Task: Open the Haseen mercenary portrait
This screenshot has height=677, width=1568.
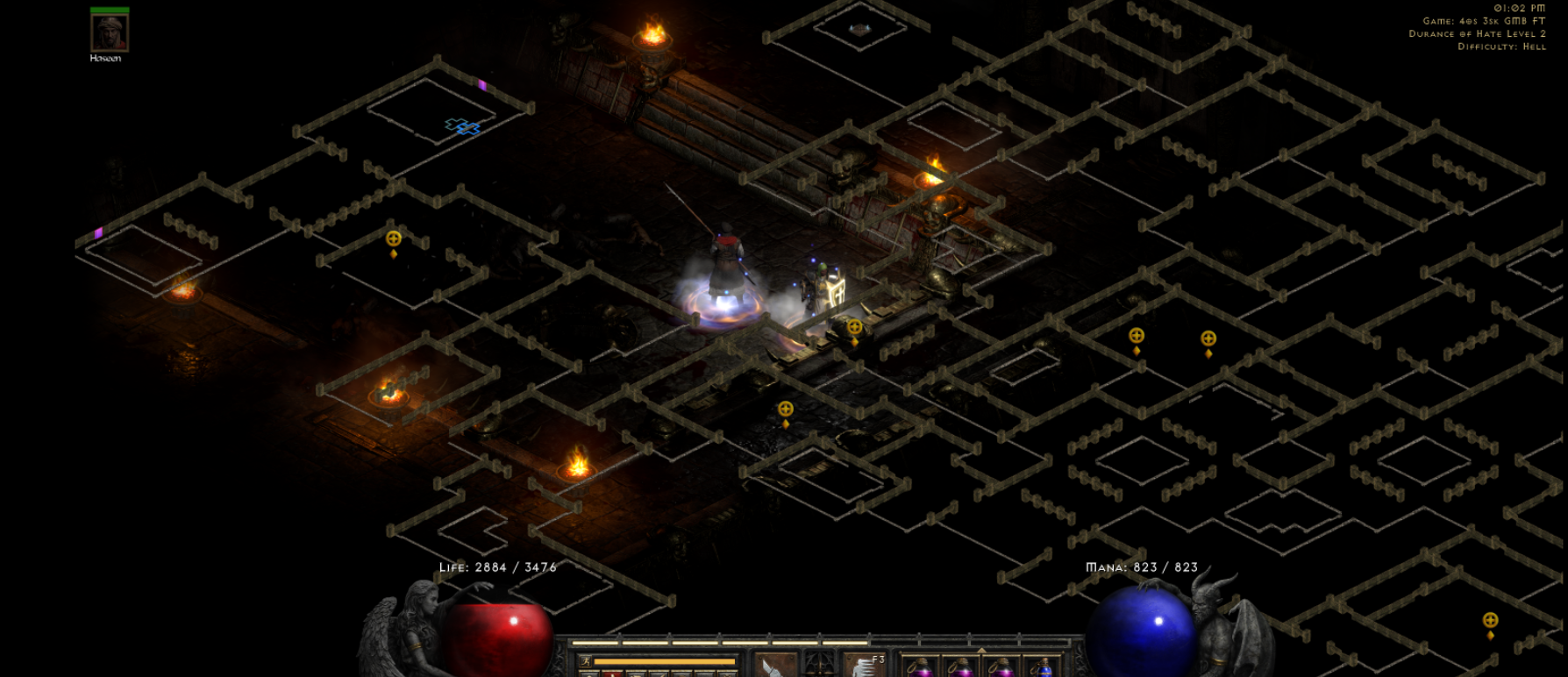Action: pos(110,33)
